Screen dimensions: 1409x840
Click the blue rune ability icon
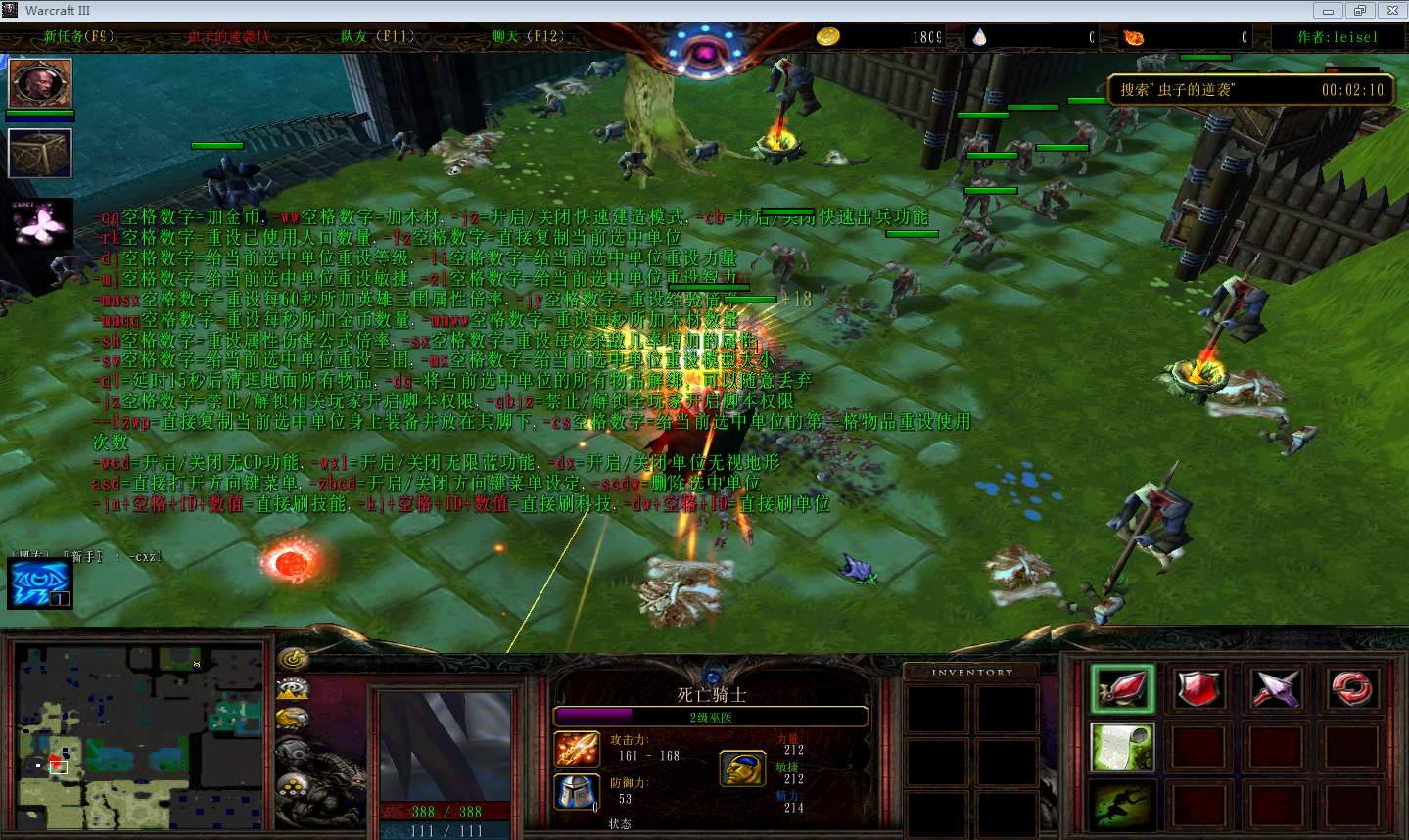(40, 582)
